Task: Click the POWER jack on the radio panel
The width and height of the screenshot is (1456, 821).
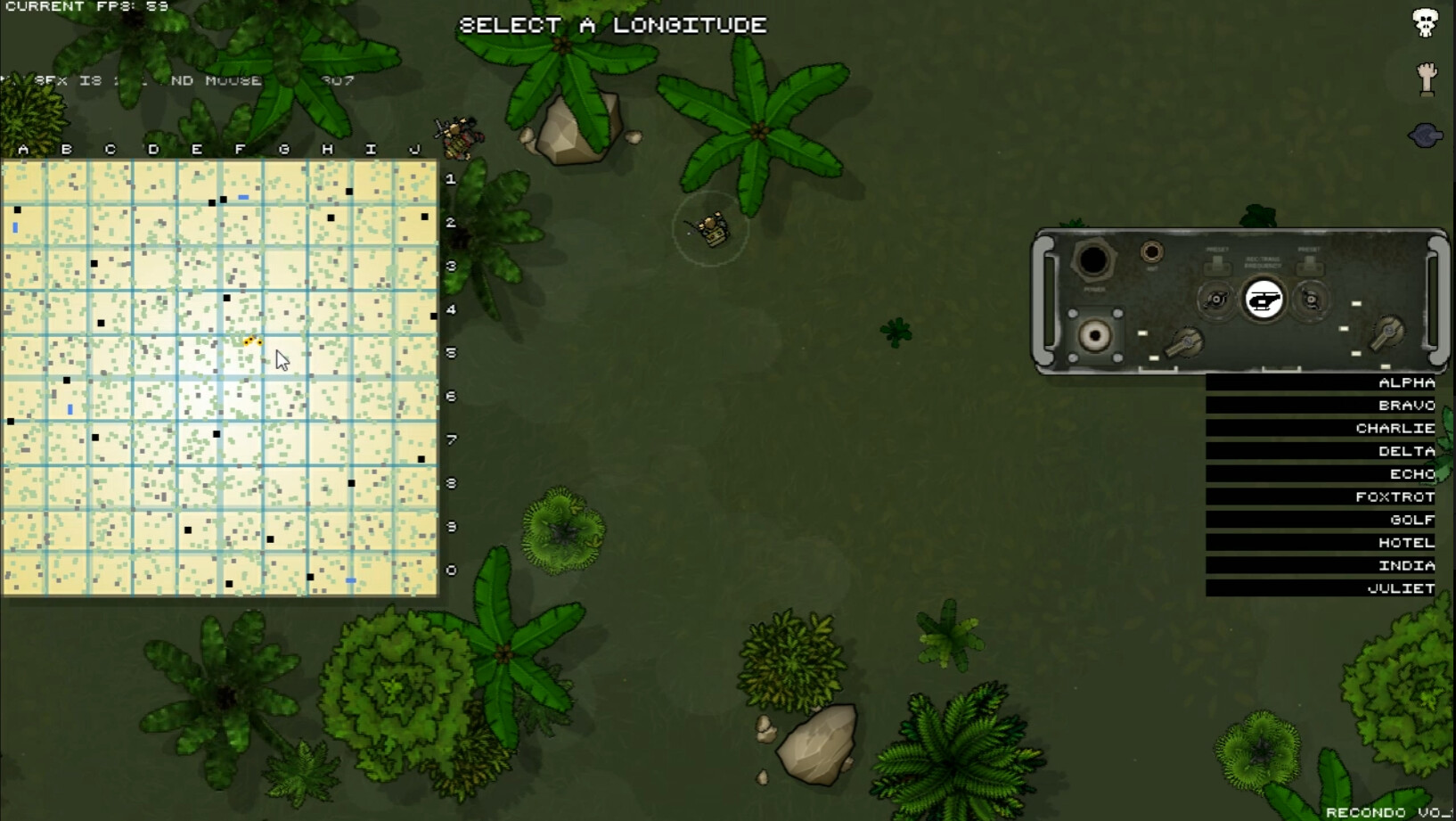Action: pyautogui.click(x=1093, y=260)
